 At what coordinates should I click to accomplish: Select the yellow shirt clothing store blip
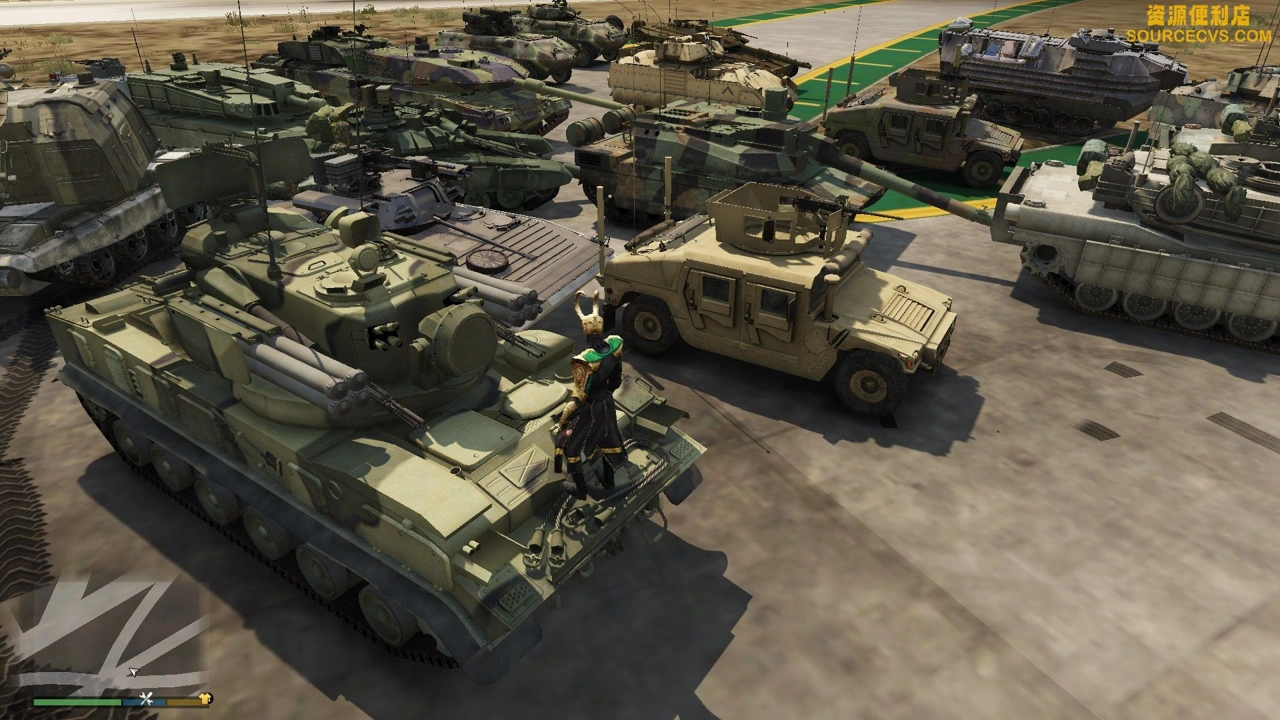206,699
